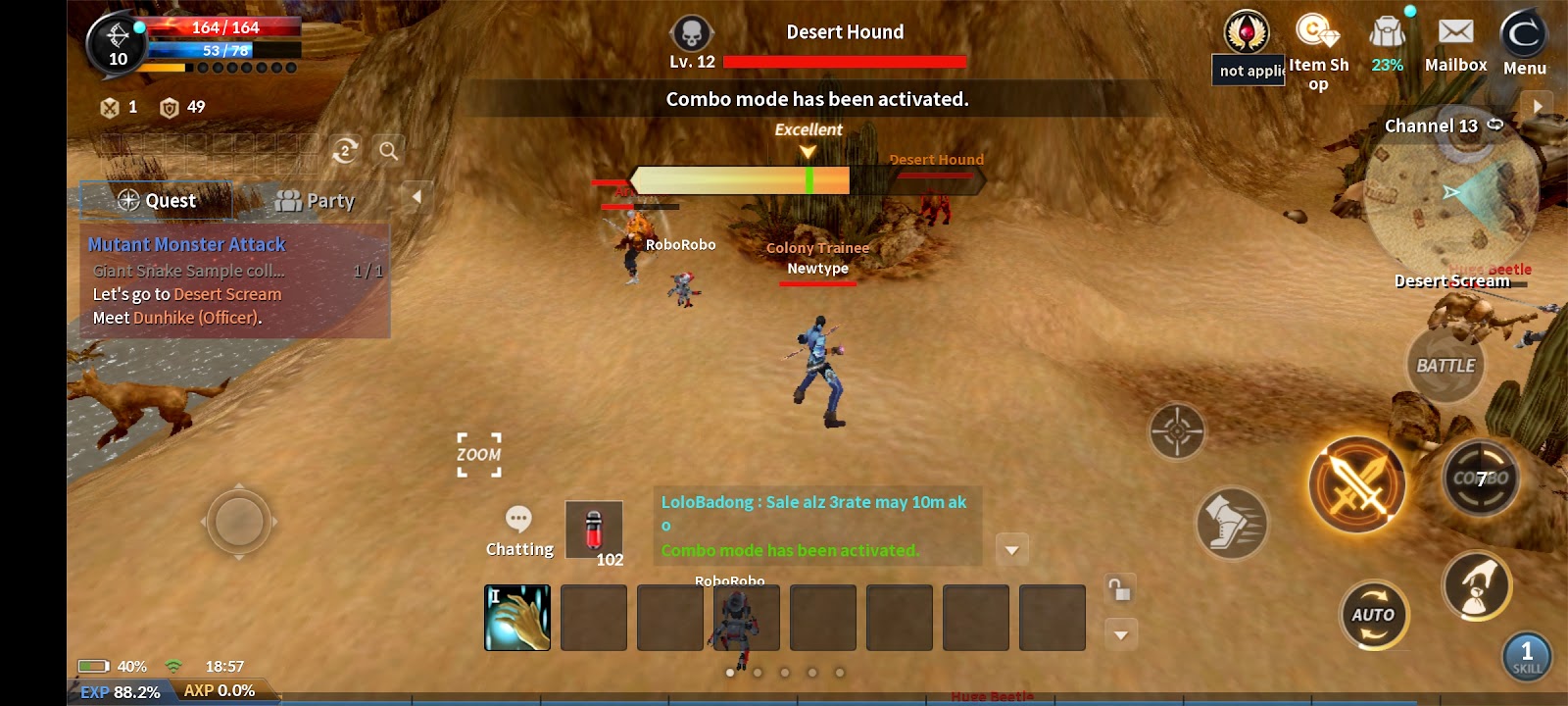Screen dimensions: 1568x706
Task: Click the magnifying glass search icon
Action: coord(389,151)
